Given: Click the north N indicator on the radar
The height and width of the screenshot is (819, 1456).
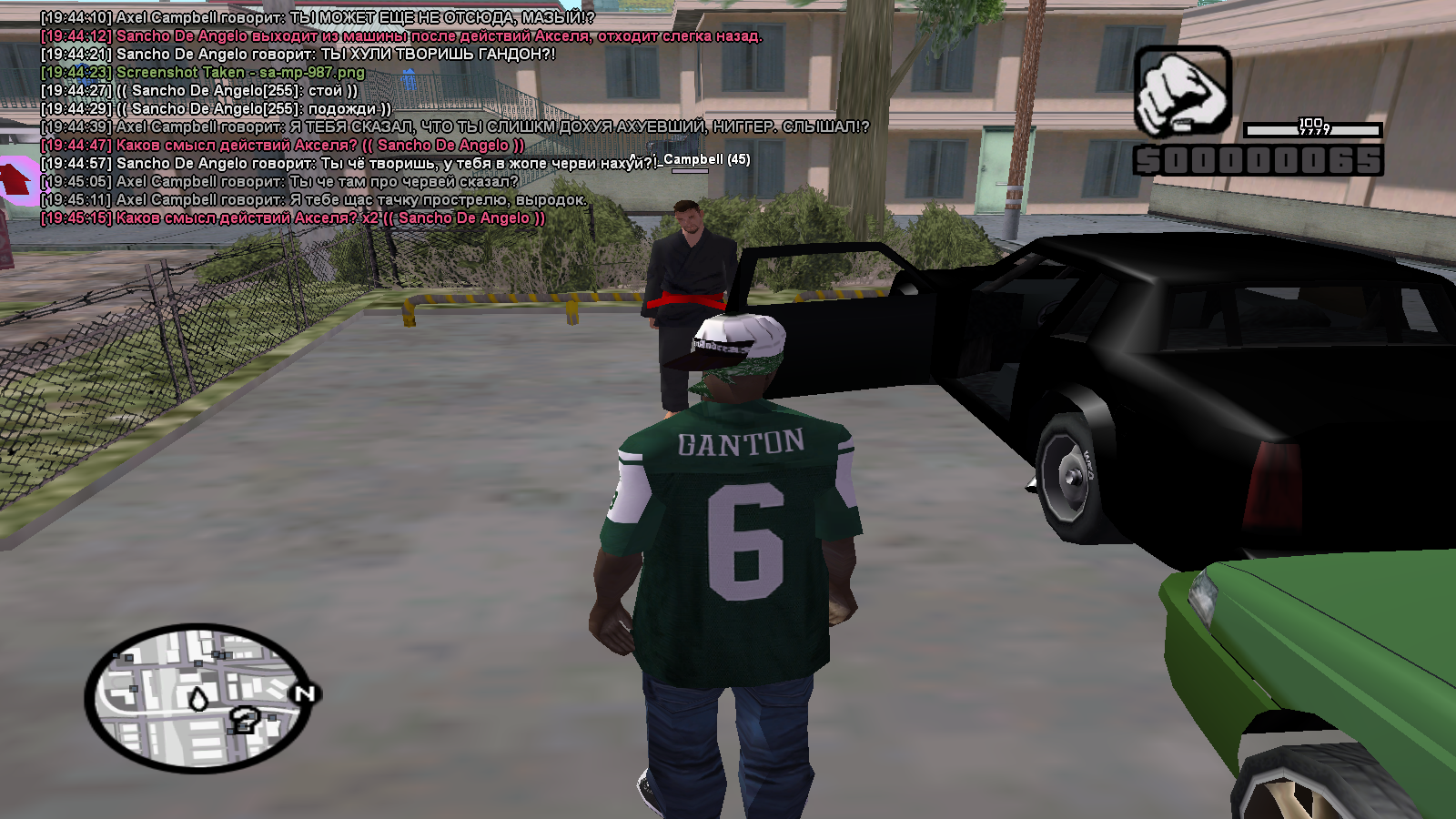Looking at the screenshot, I should (305, 694).
